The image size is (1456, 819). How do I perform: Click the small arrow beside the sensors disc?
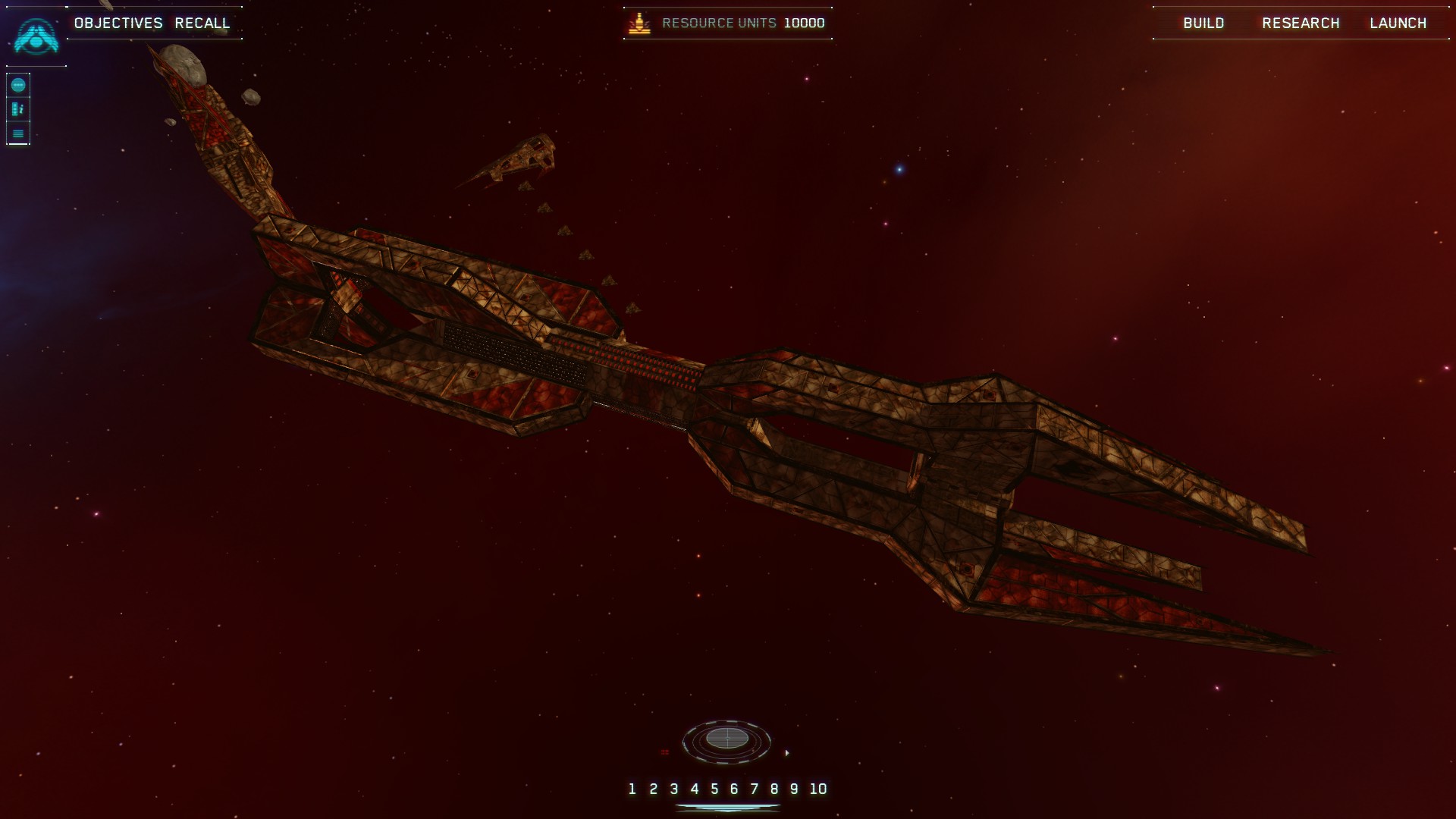coord(786,753)
